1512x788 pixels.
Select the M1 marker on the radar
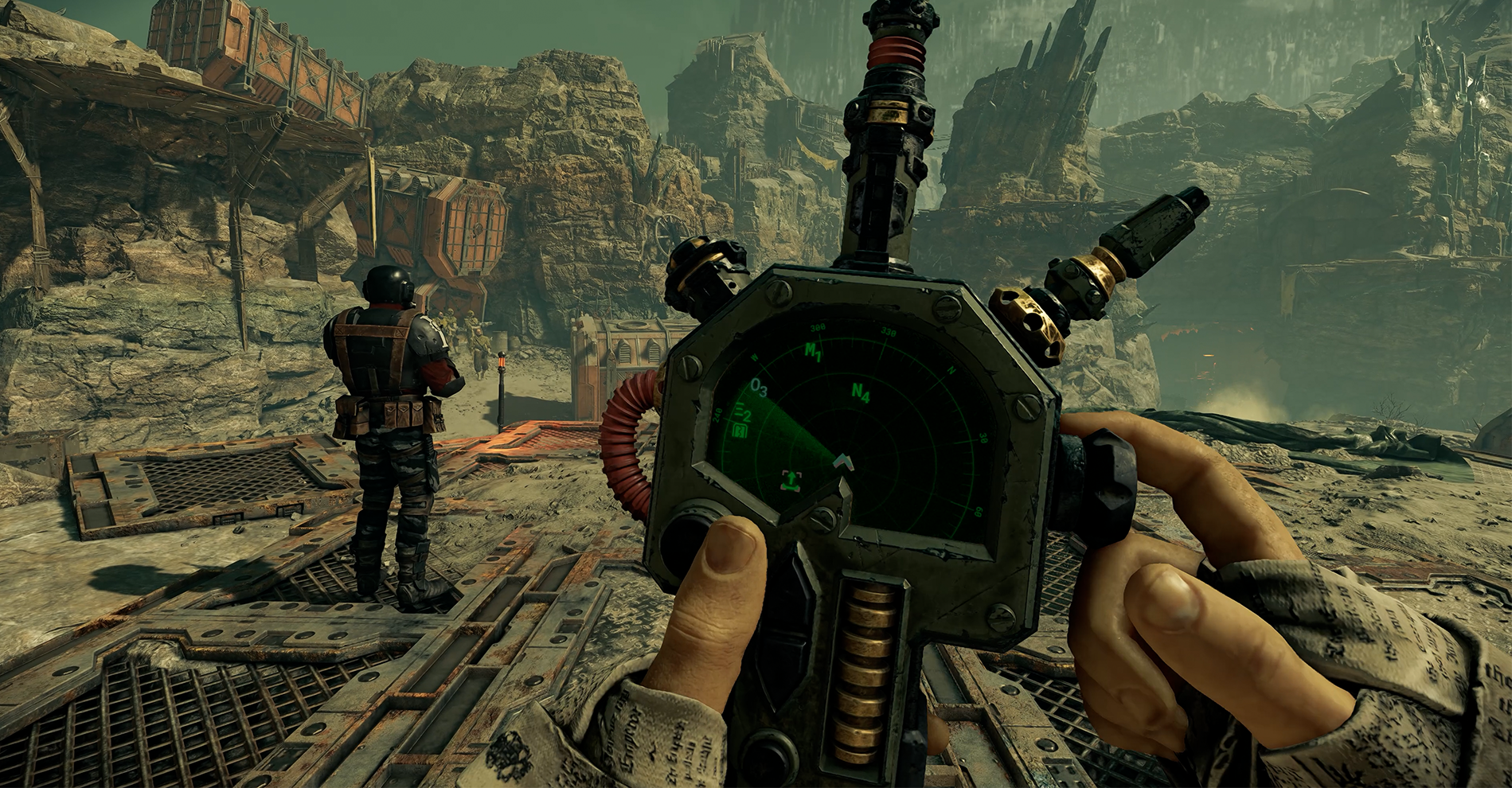point(812,351)
